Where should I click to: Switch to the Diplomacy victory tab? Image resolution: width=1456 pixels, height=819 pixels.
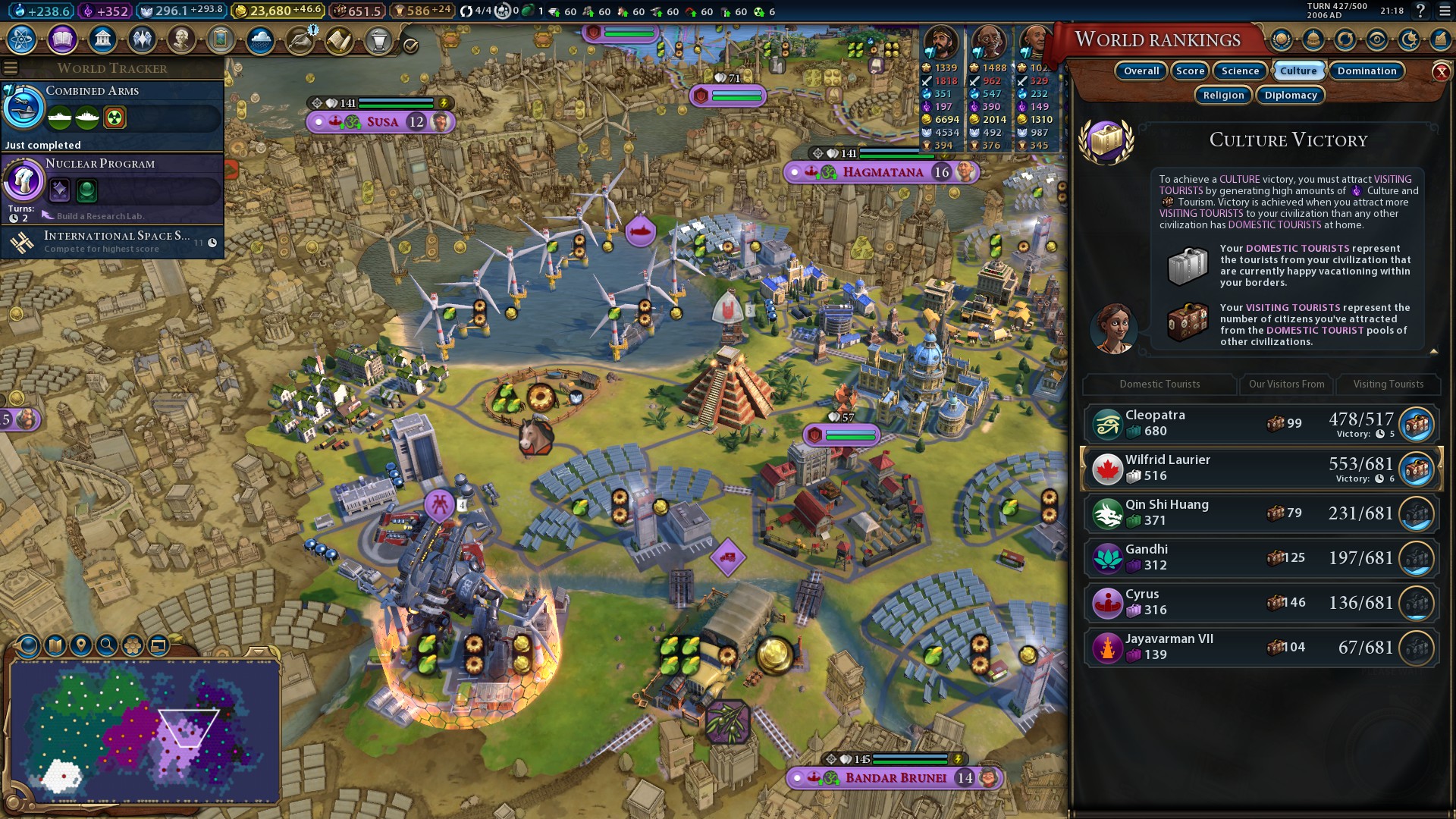pos(1291,96)
